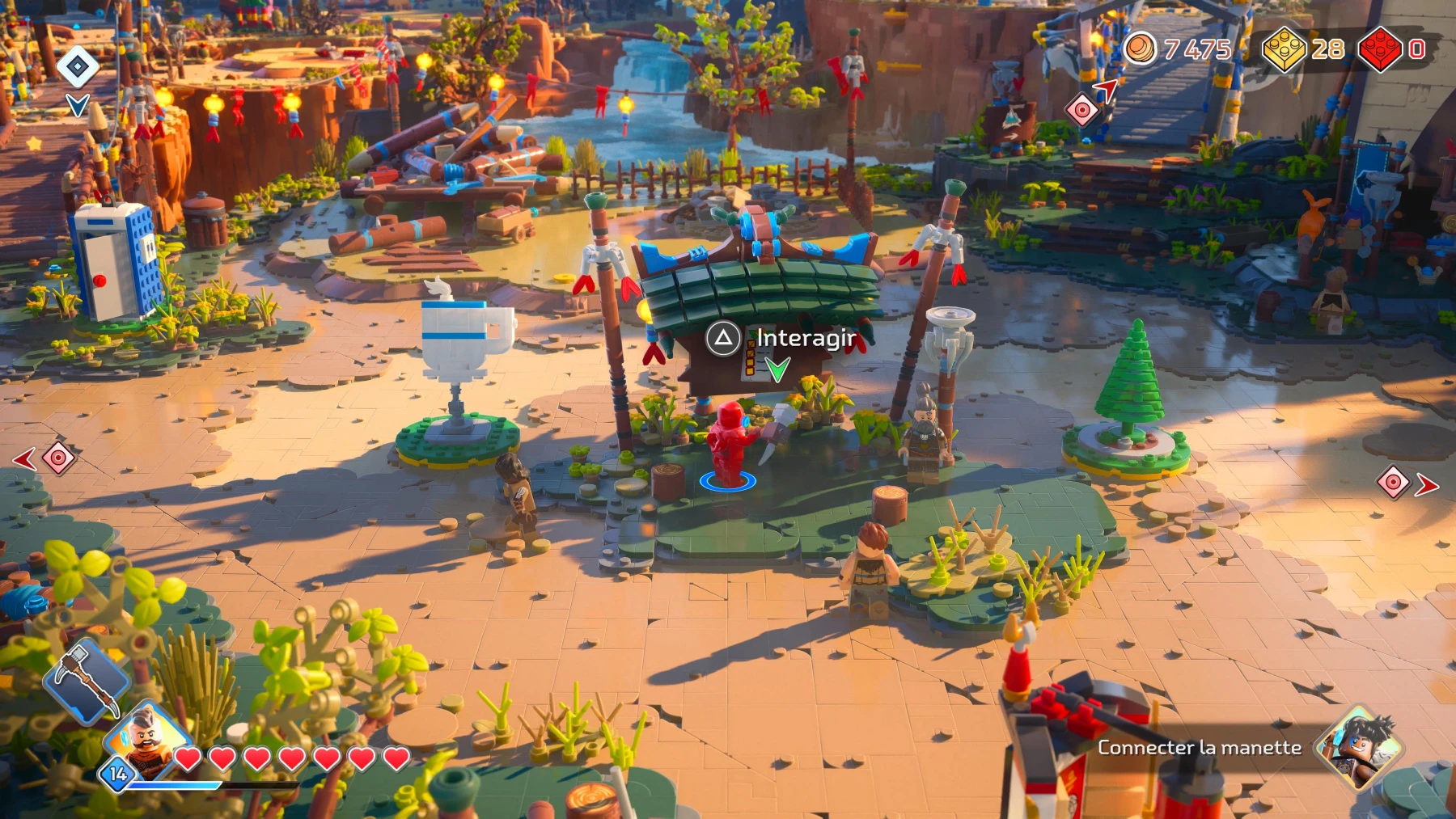Select the equipped pickaxe weapon icon

87,686
